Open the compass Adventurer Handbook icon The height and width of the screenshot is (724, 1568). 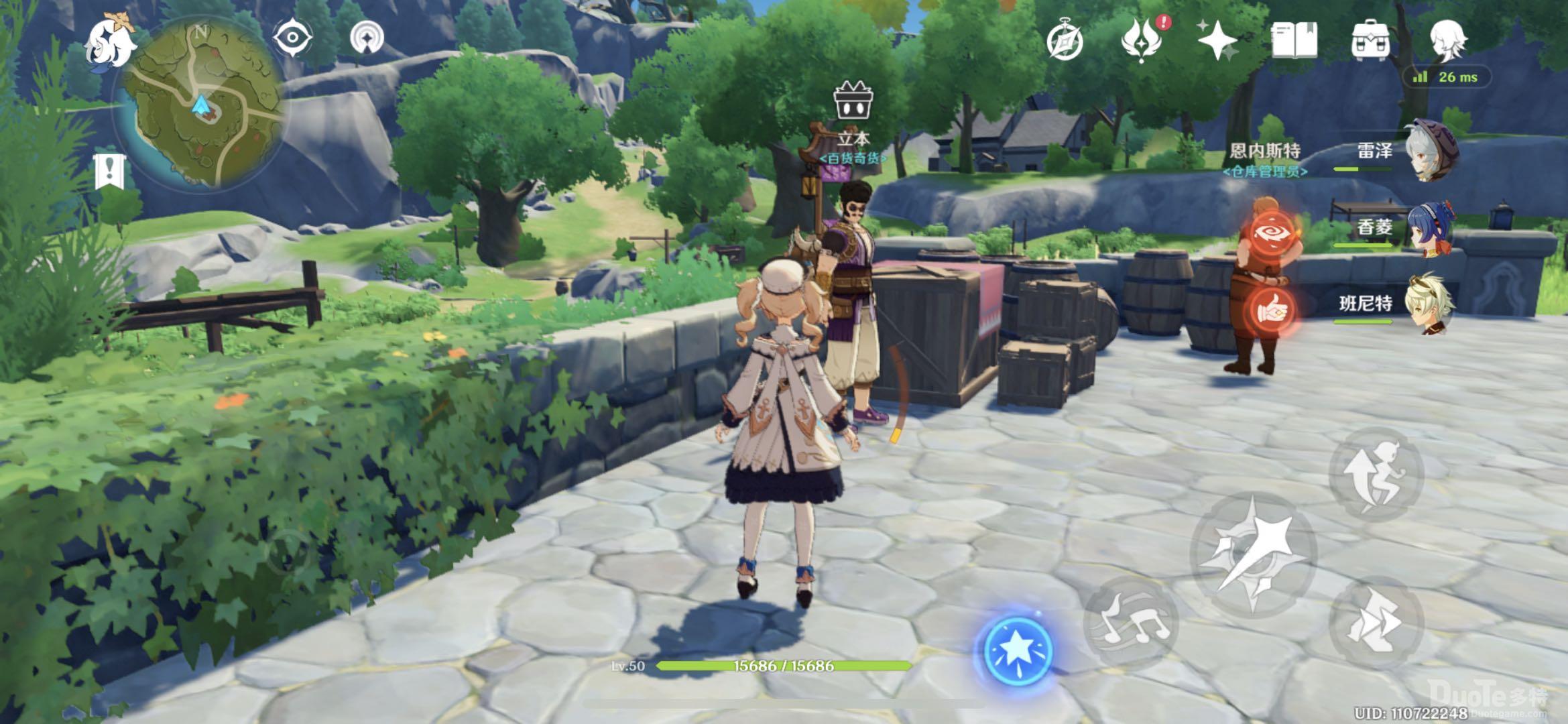pyautogui.click(x=1065, y=42)
